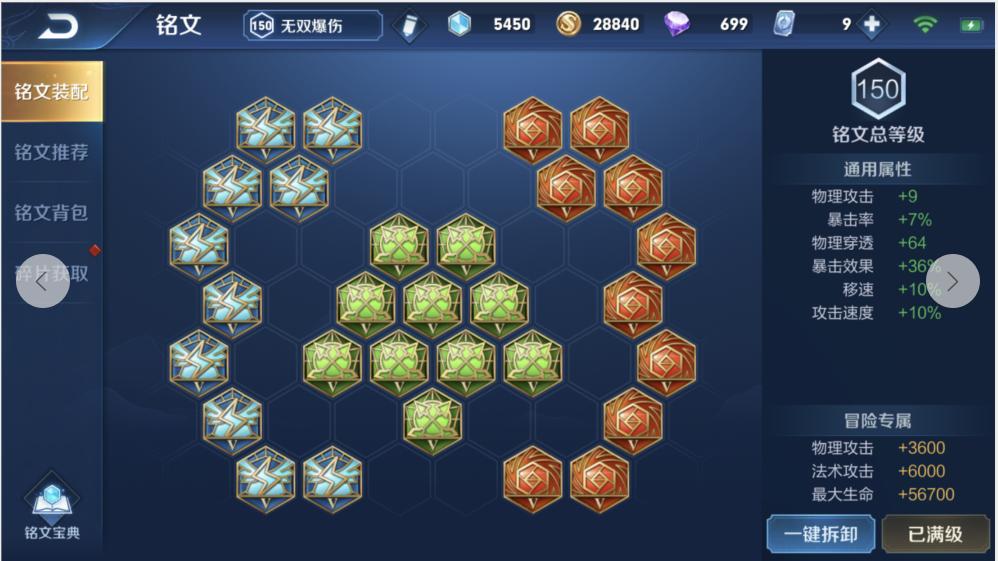Show the level 150 铭文总等级 badge
This screenshot has width=998, height=561.
(x=877, y=90)
